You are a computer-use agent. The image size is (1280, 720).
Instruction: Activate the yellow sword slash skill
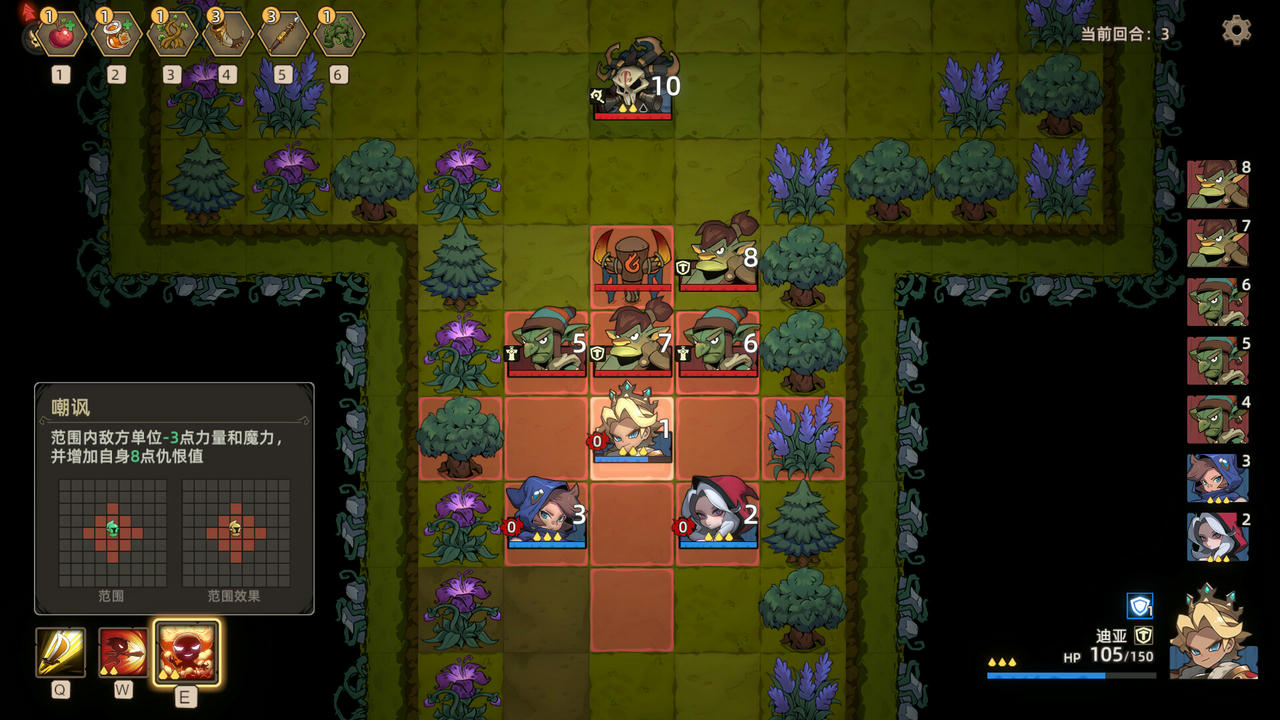coord(61,652)
